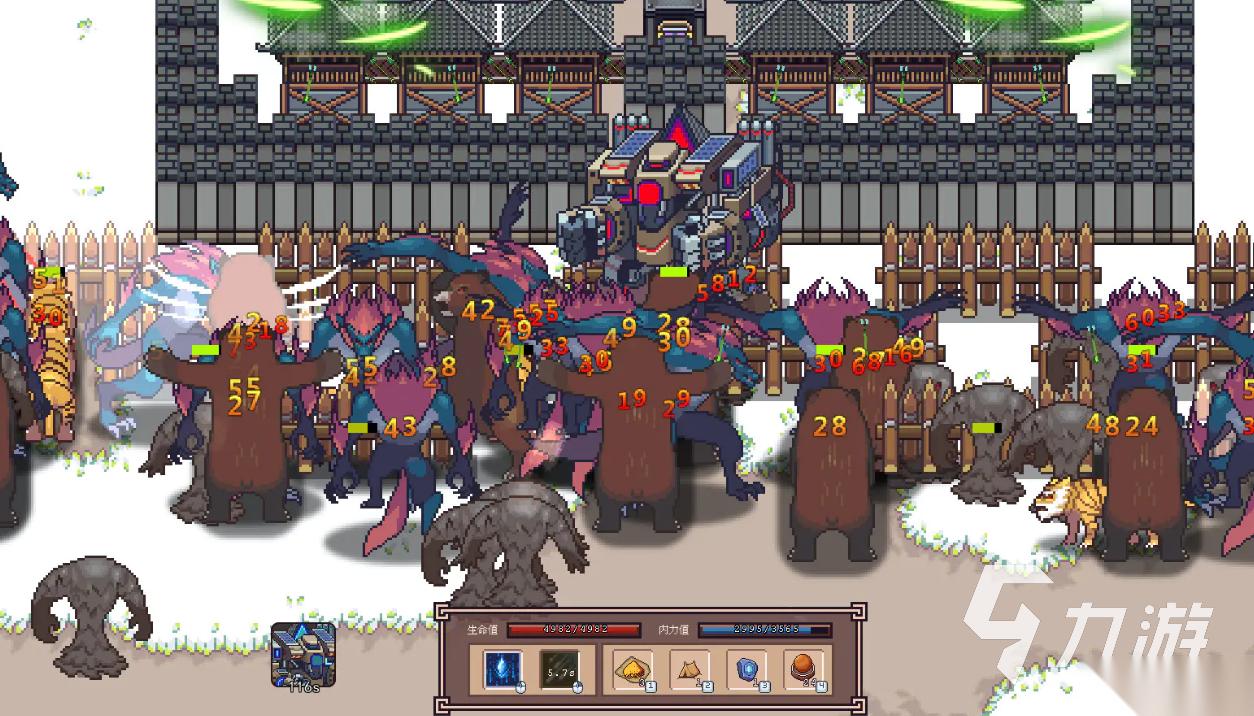Screen dimensions: 1254x716
Task: Use the blue shield stone item
Action: [747, 669]
